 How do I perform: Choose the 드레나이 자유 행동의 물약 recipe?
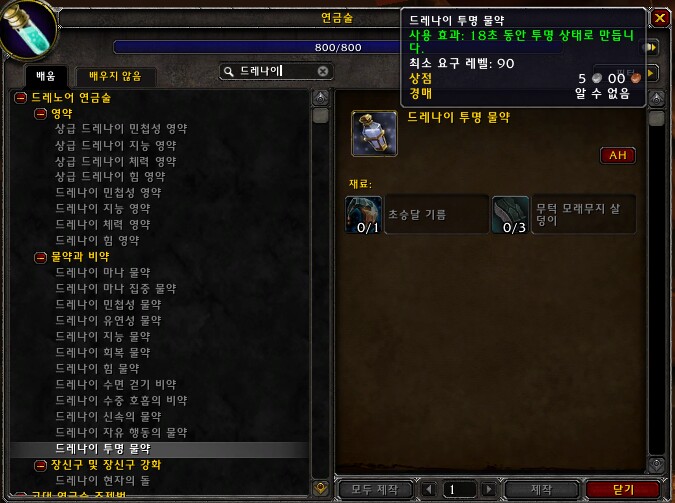[x=121, y=433]
